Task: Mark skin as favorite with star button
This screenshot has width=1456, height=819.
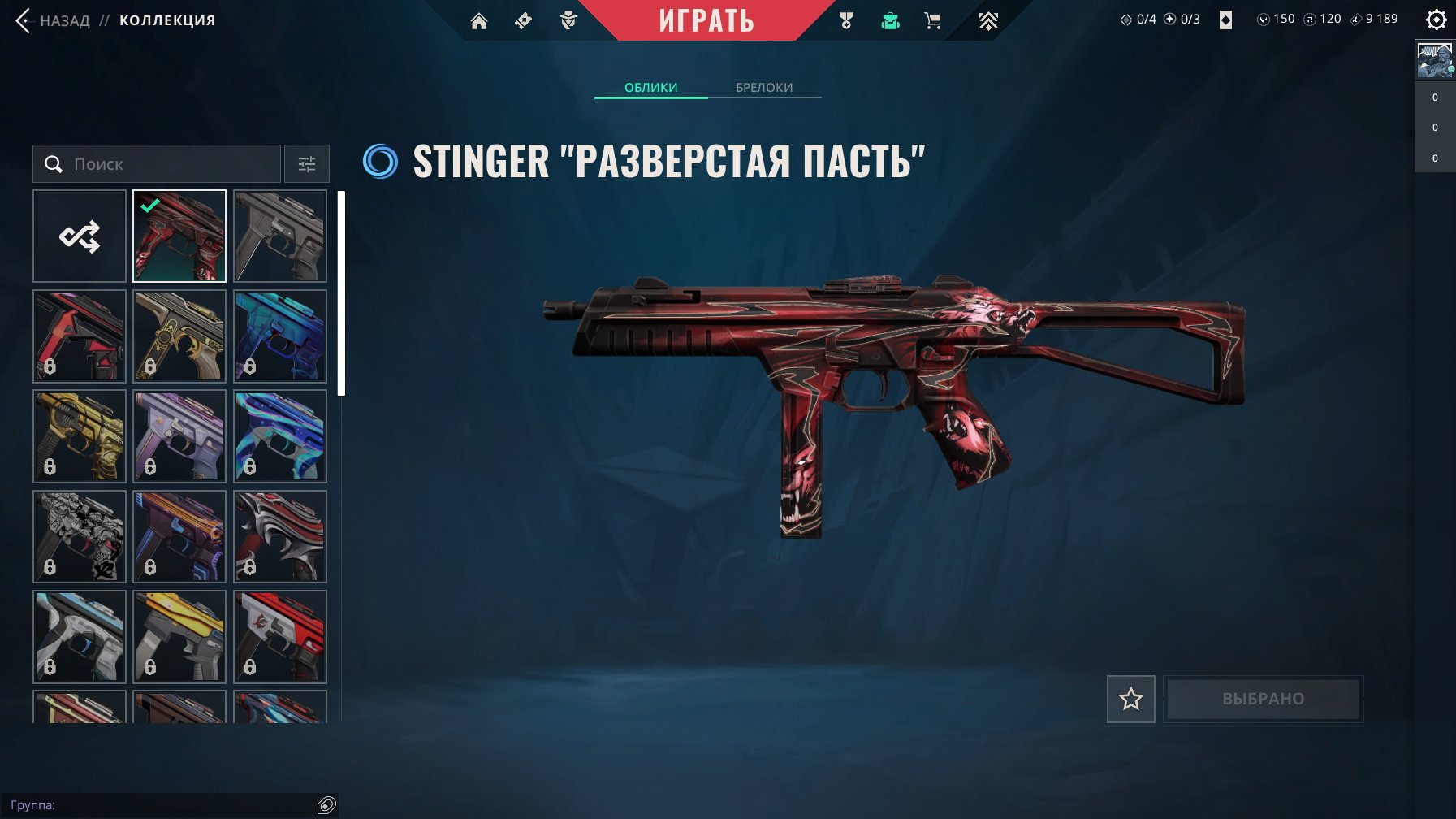Action: [x=1130, y=699]
